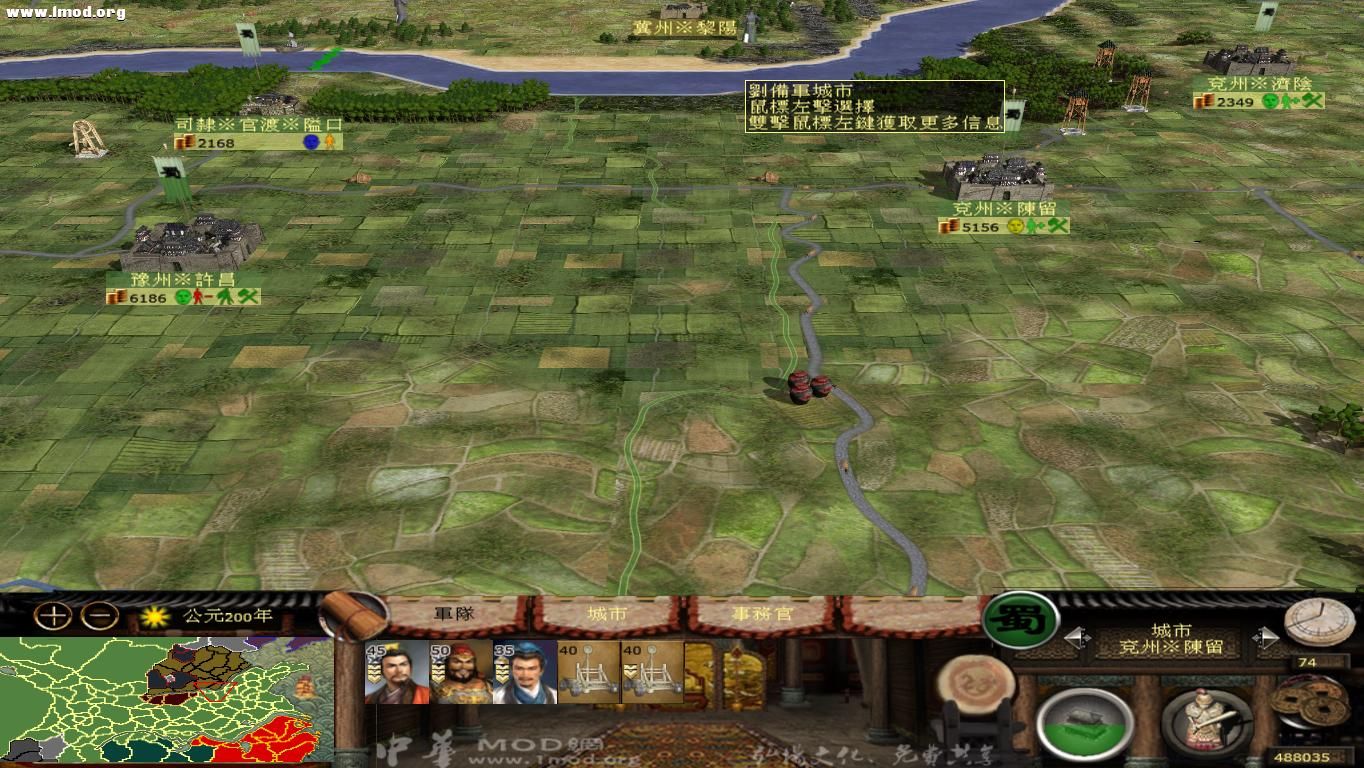The image size is (1364, 768).
Task: Click the crossed-swords icon beside 兗州※陳留
Action: pyautogui.click(x=1057, y=226)
